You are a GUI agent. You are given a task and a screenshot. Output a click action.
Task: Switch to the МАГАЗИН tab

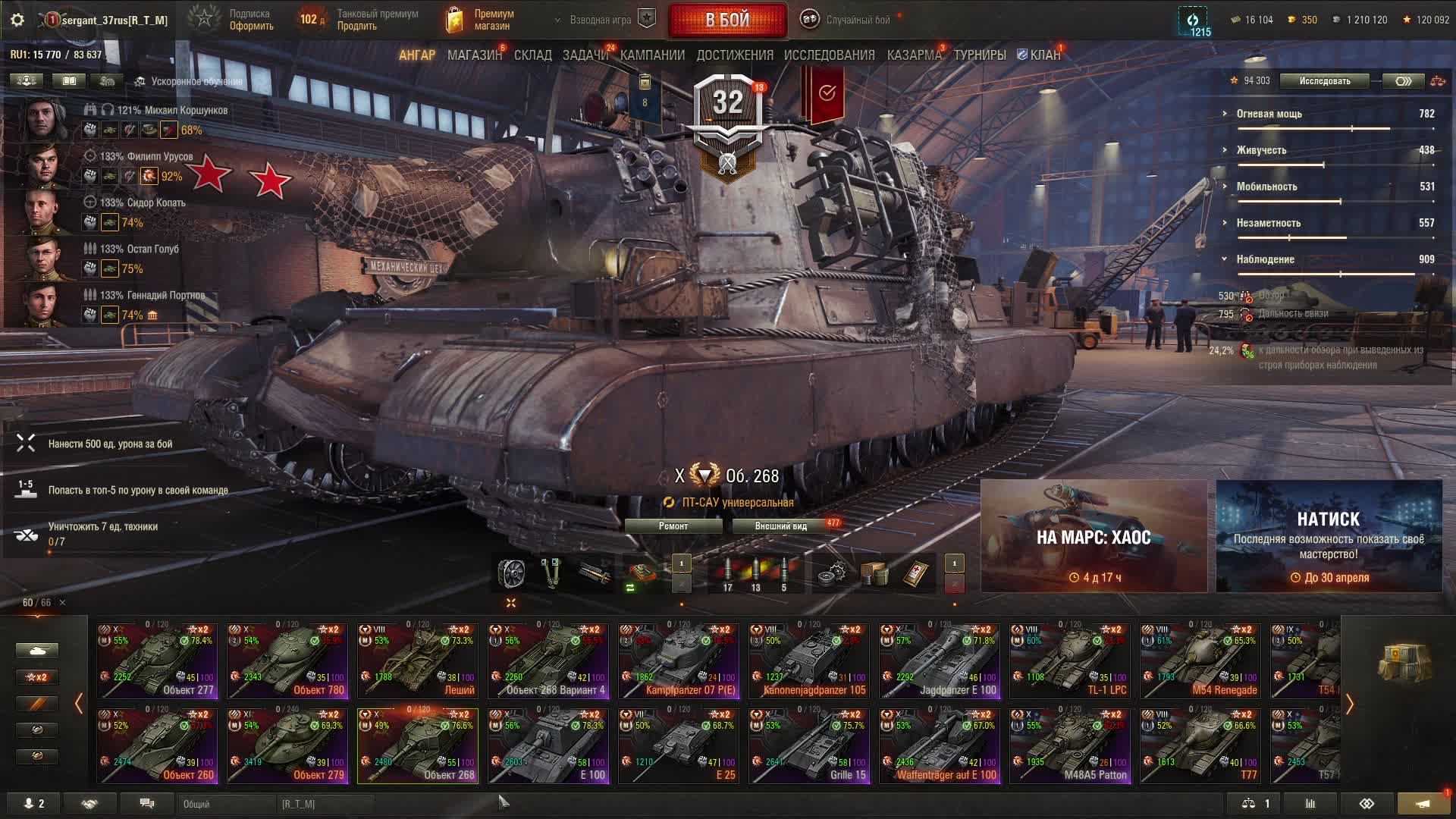click(474, 55)
